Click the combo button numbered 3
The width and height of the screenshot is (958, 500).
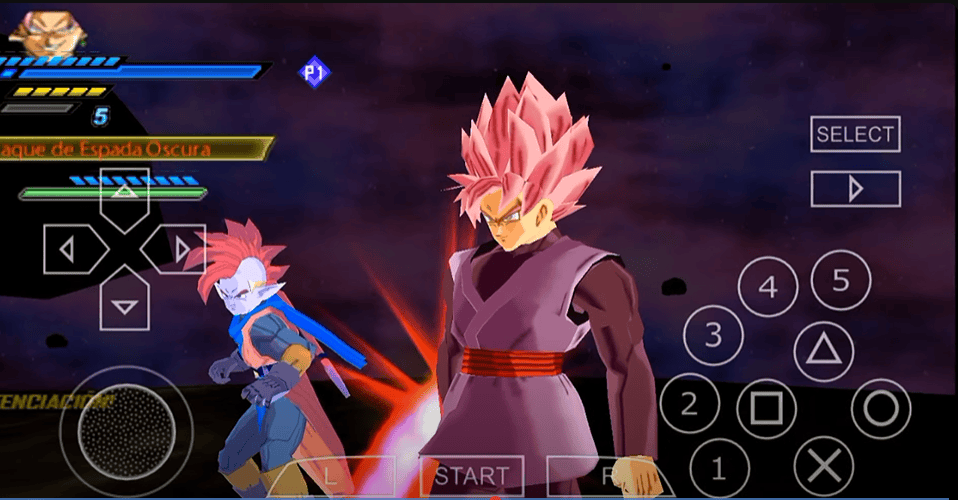[x=713, y=335]
